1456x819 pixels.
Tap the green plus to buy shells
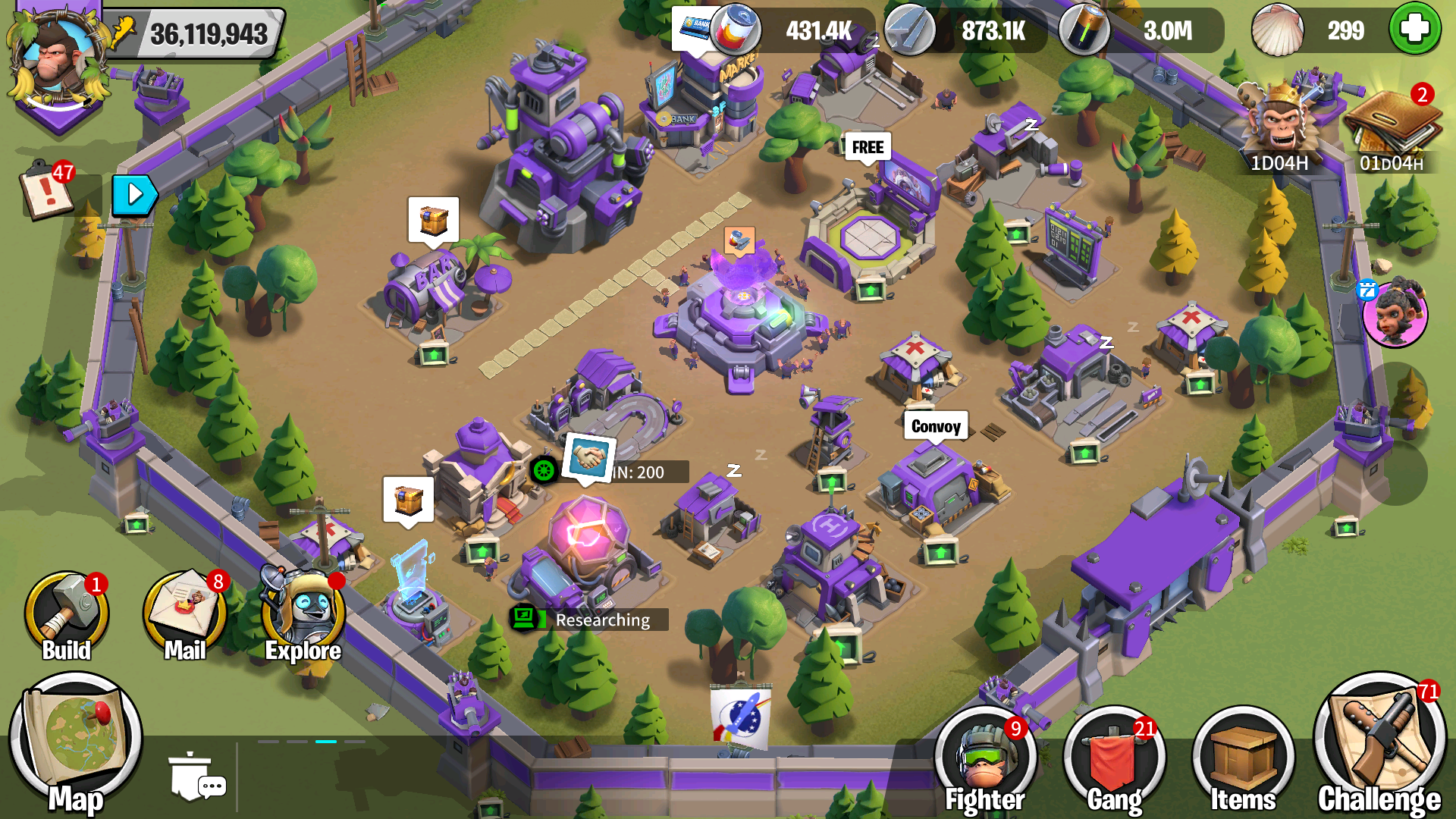1414,30
